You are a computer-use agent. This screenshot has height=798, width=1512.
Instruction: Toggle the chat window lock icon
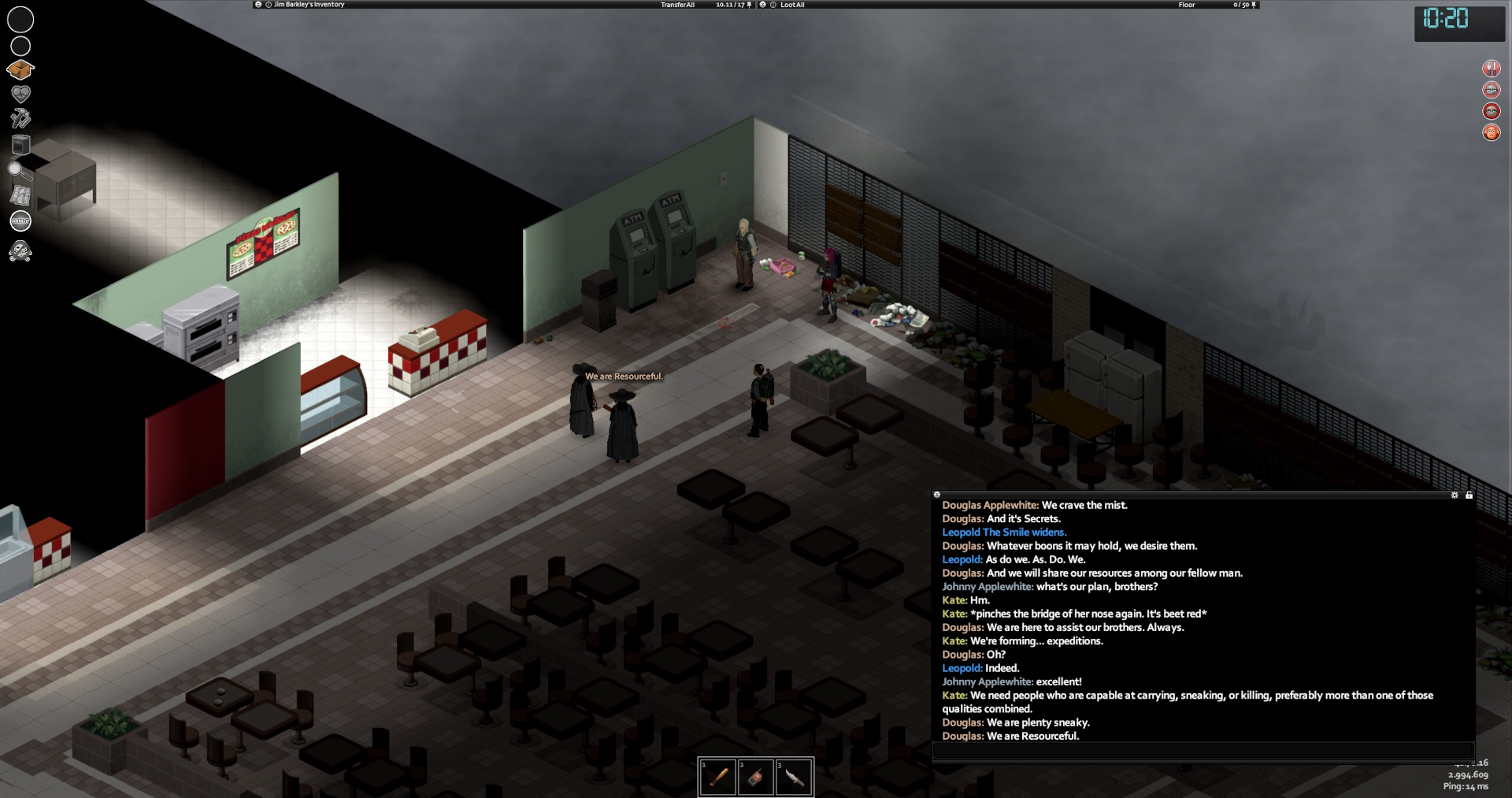click(x=1469, y=495)
